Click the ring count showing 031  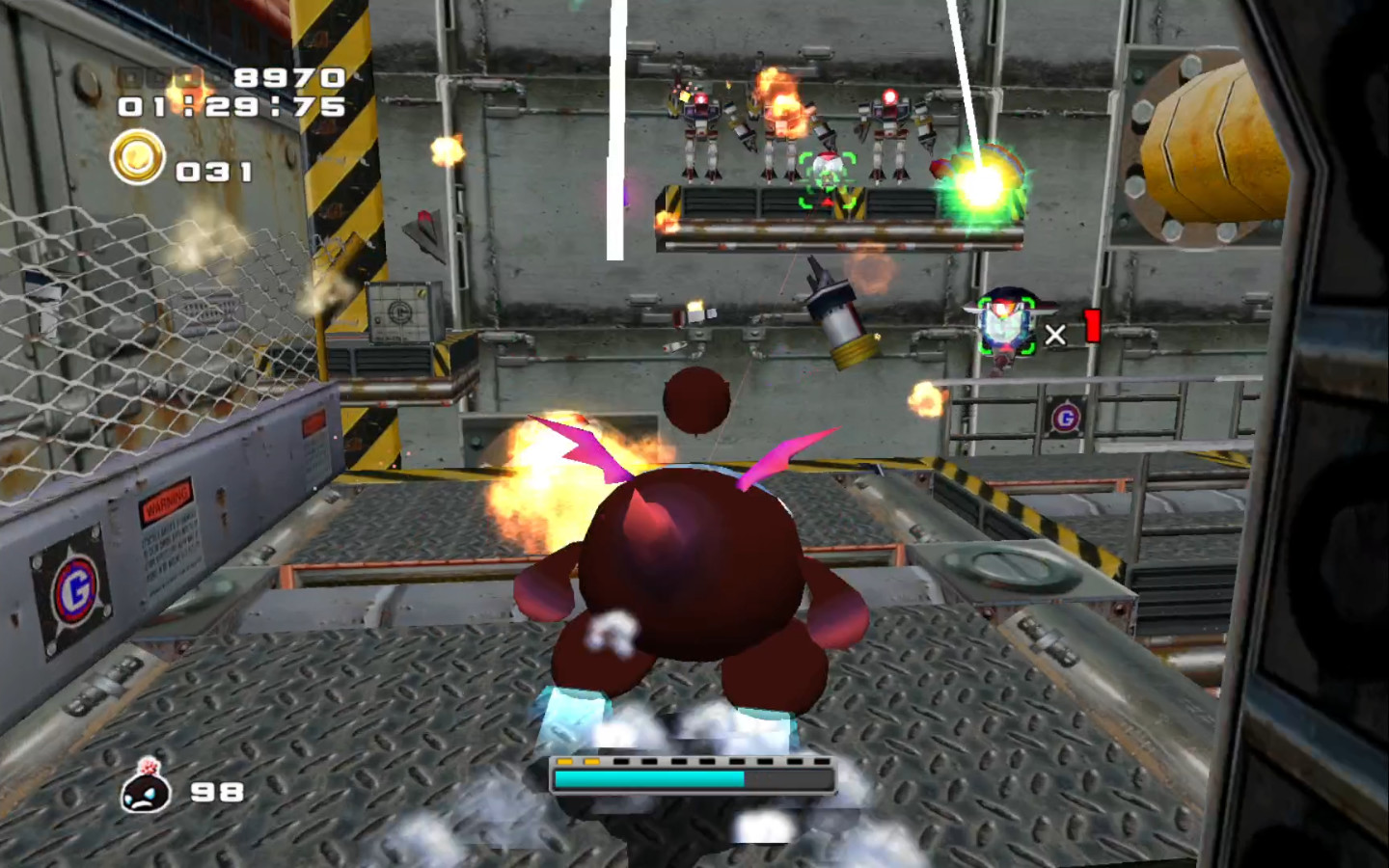point(214,172)
